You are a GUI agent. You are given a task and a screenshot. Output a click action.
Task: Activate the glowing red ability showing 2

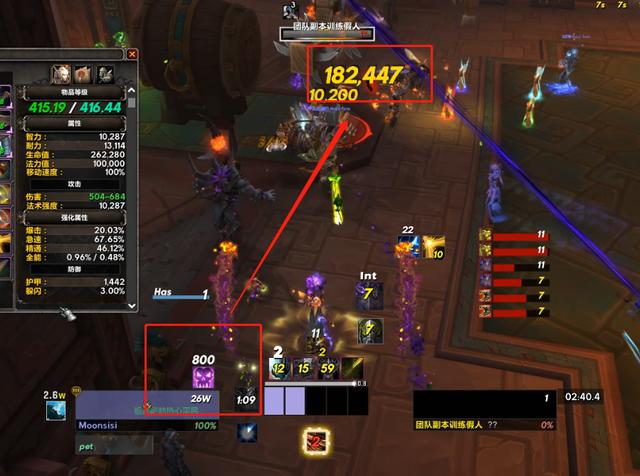coord(317,440)
